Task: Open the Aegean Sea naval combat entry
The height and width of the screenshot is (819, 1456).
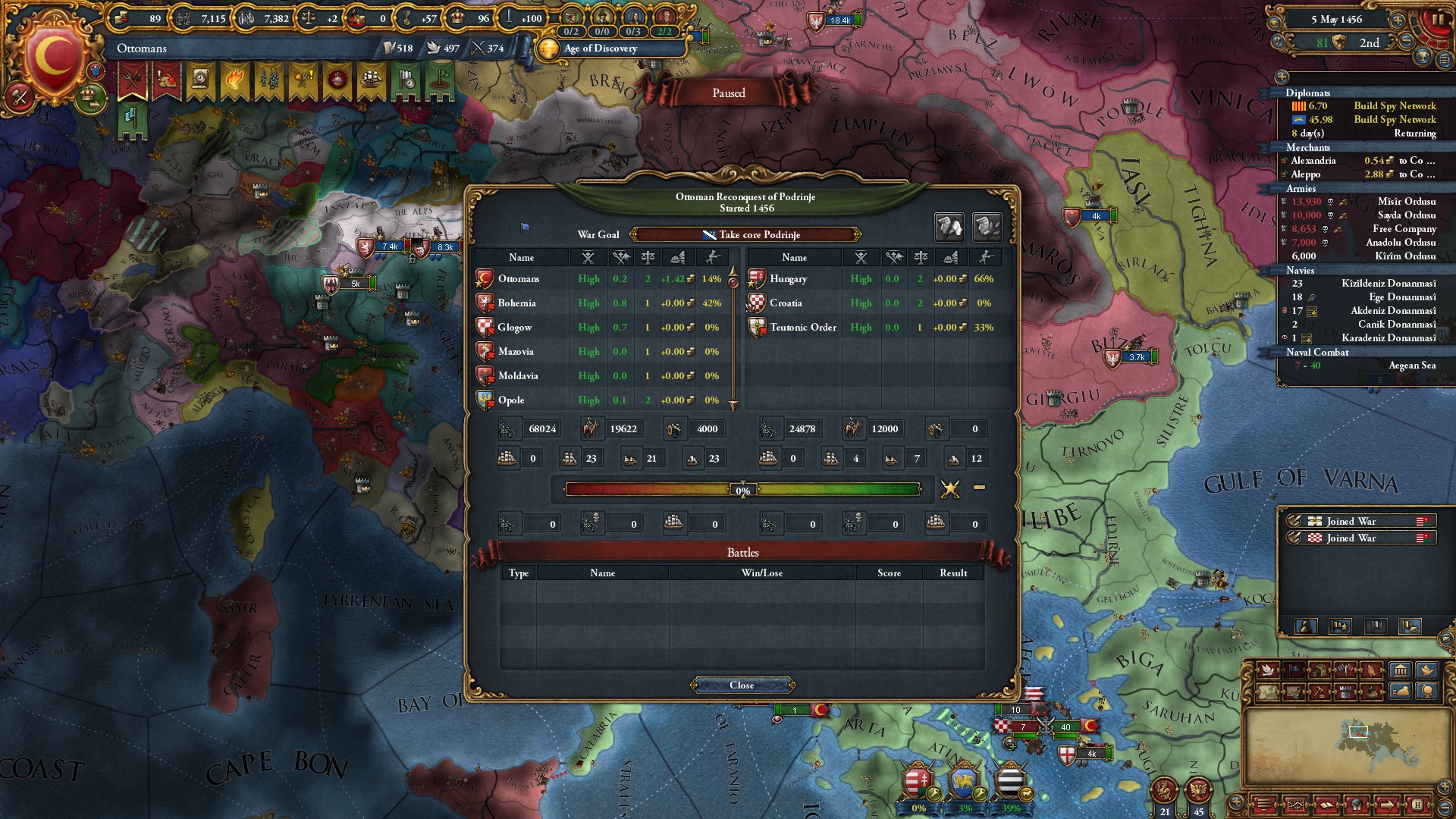Action: coord(1411,366)
